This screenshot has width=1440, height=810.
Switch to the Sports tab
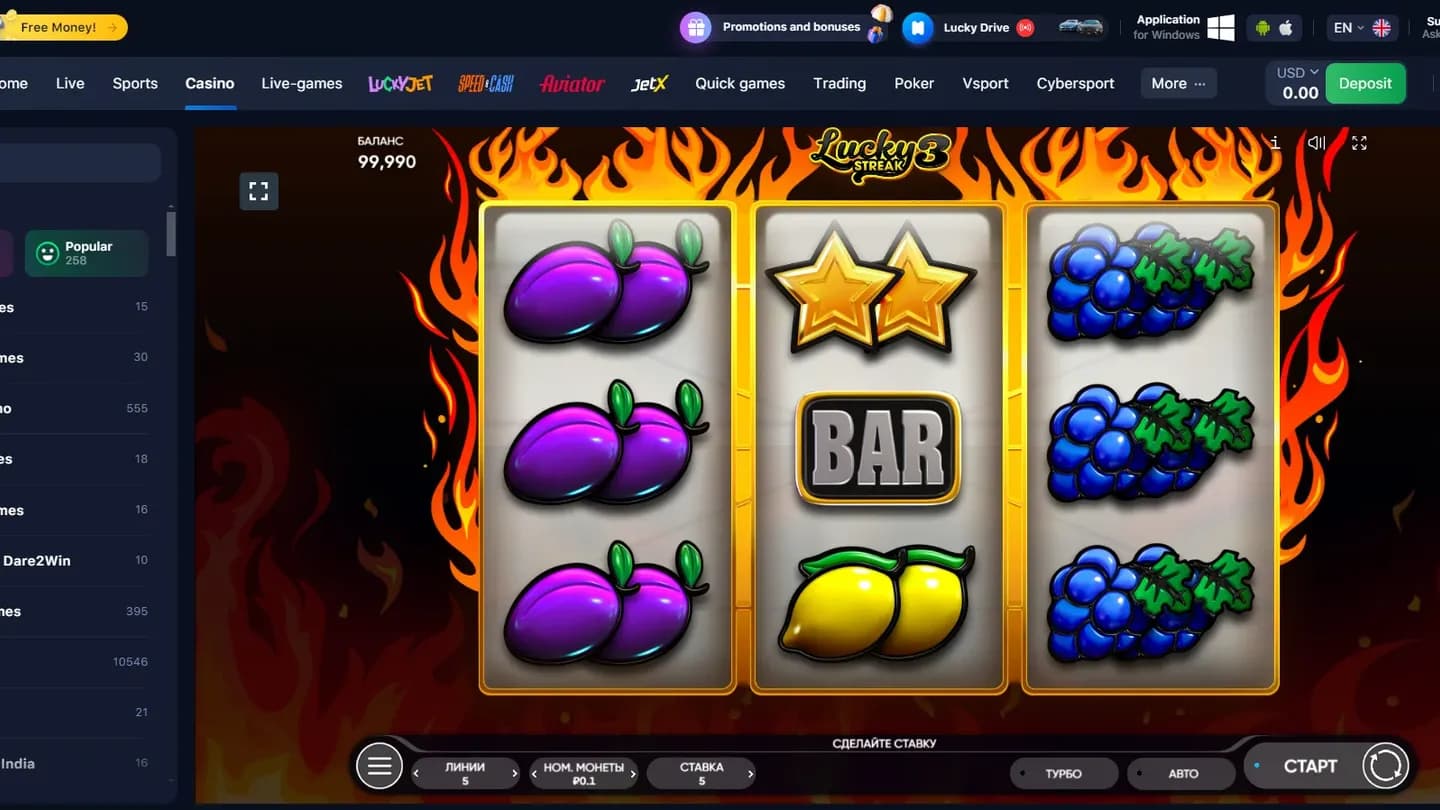tap(135, 84)
